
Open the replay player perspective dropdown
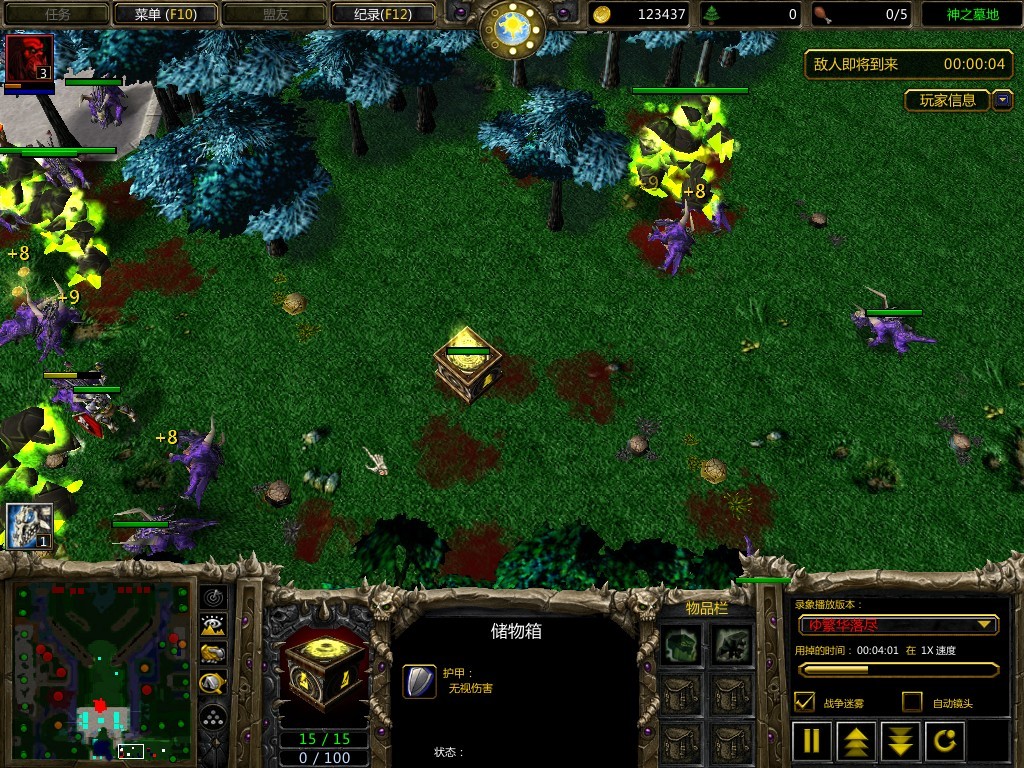[898, 625]
